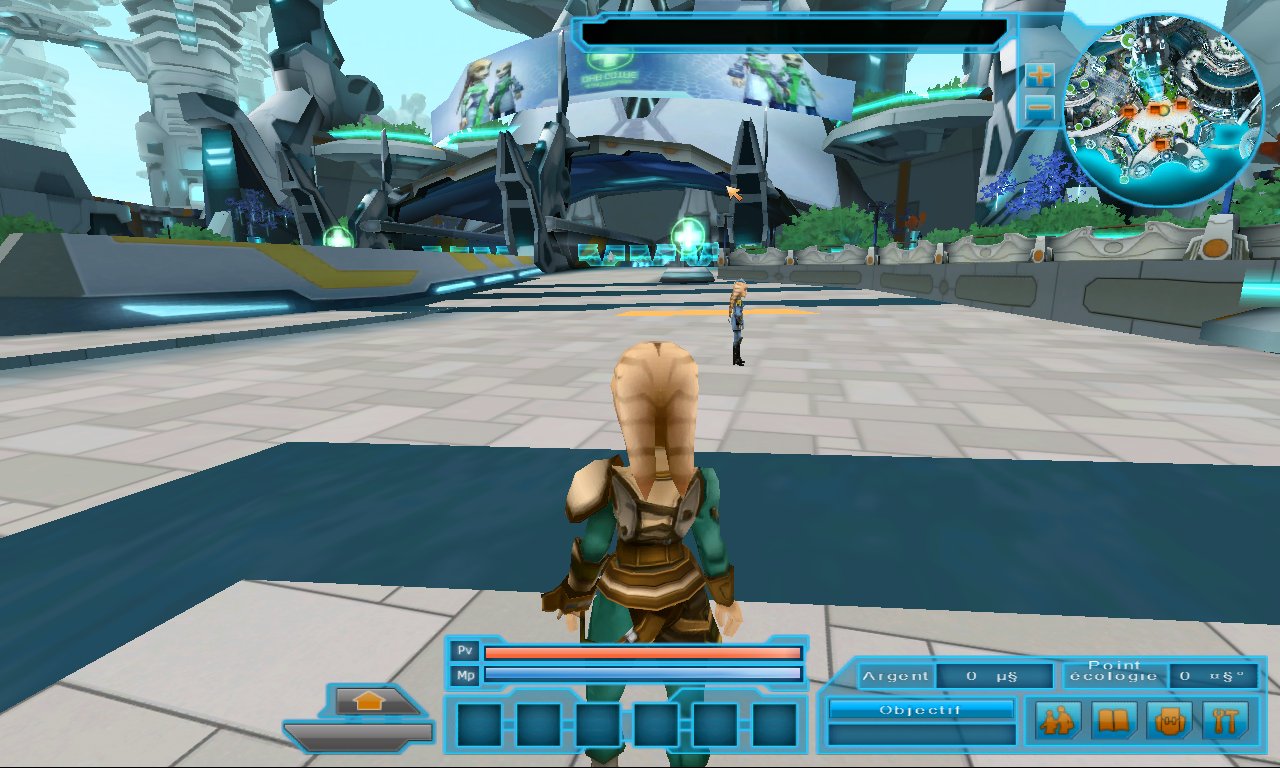Open the open-book journal icon
This screenshot has height=768, width=1280.
click(1113, 720)
